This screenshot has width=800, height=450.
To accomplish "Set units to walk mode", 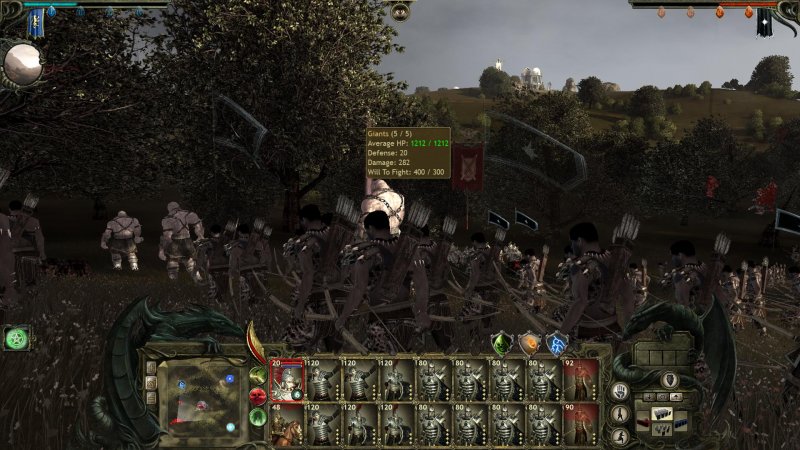I will tap(620, 413).
